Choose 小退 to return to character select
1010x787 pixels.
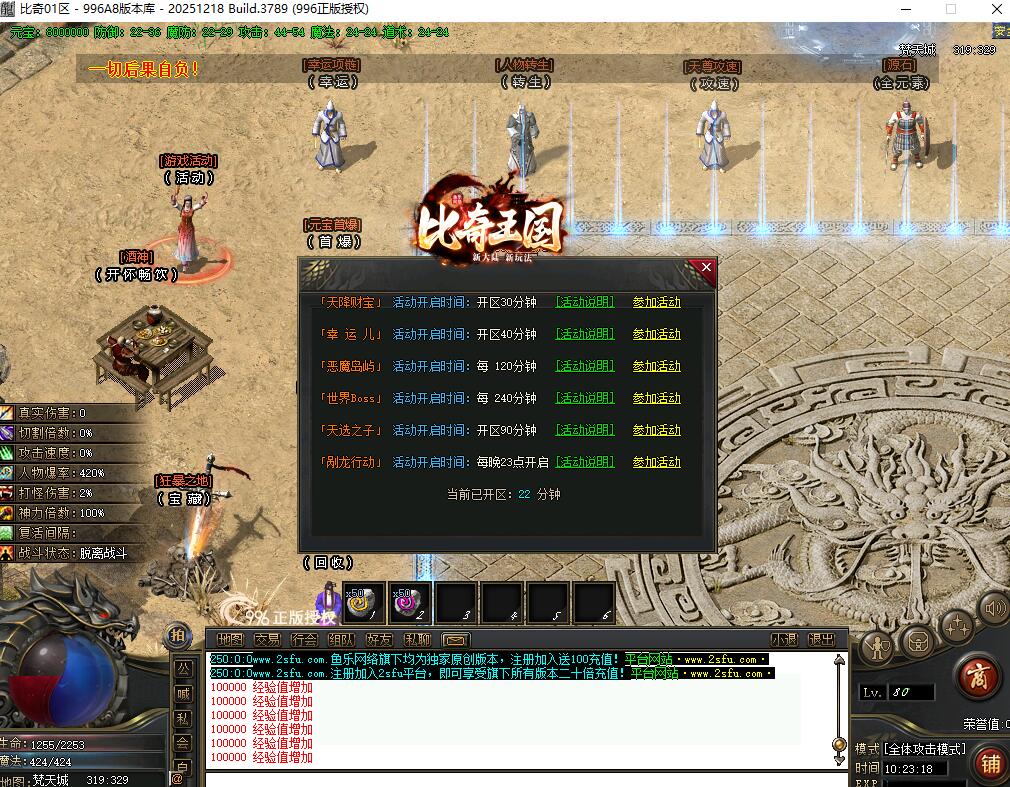pyautogui.click(x=784, y=640)
